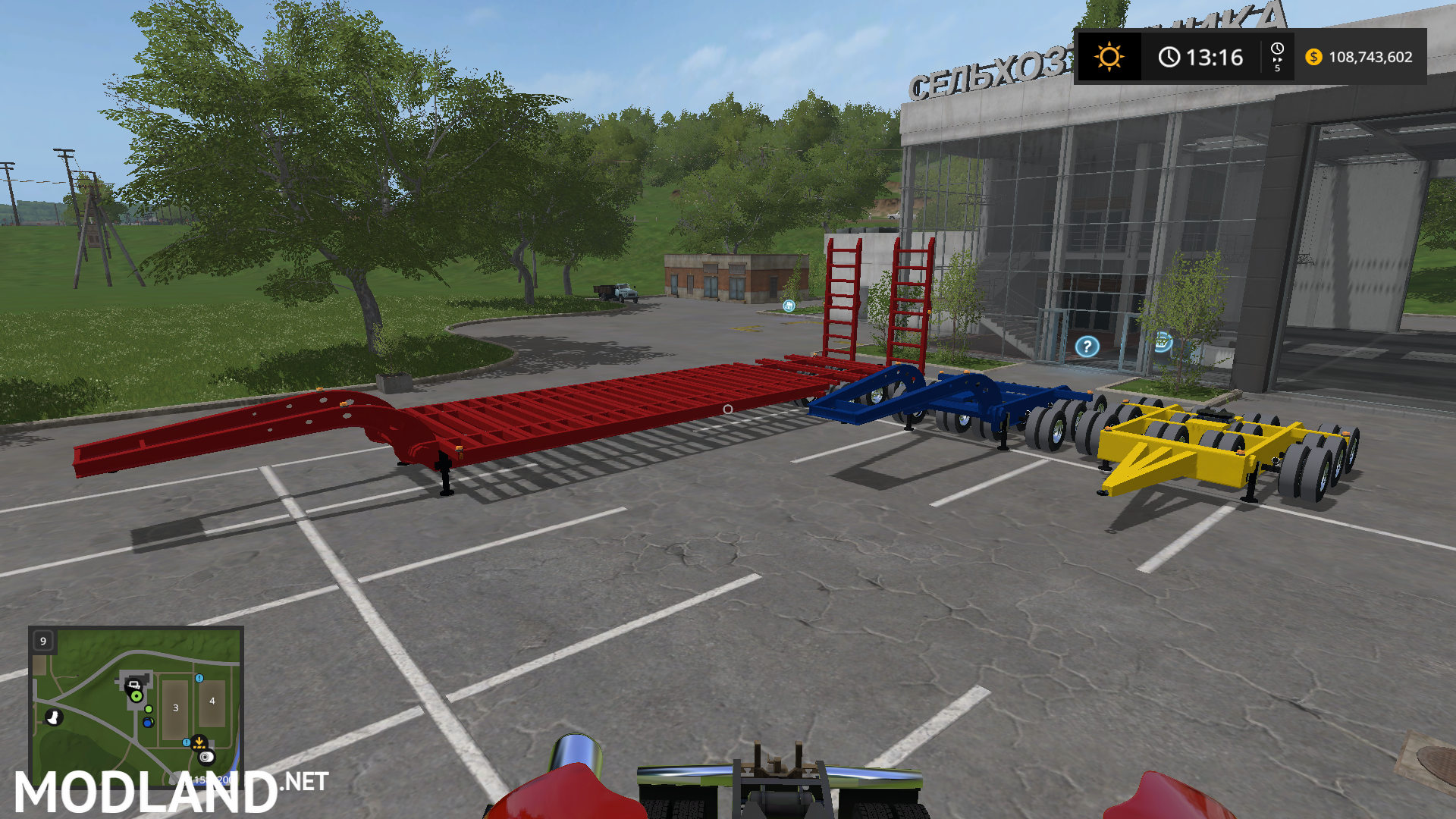Select the shop building icon on the minimap
The height and width of the screenshot is (819, 1456).
tap(133, 686)
